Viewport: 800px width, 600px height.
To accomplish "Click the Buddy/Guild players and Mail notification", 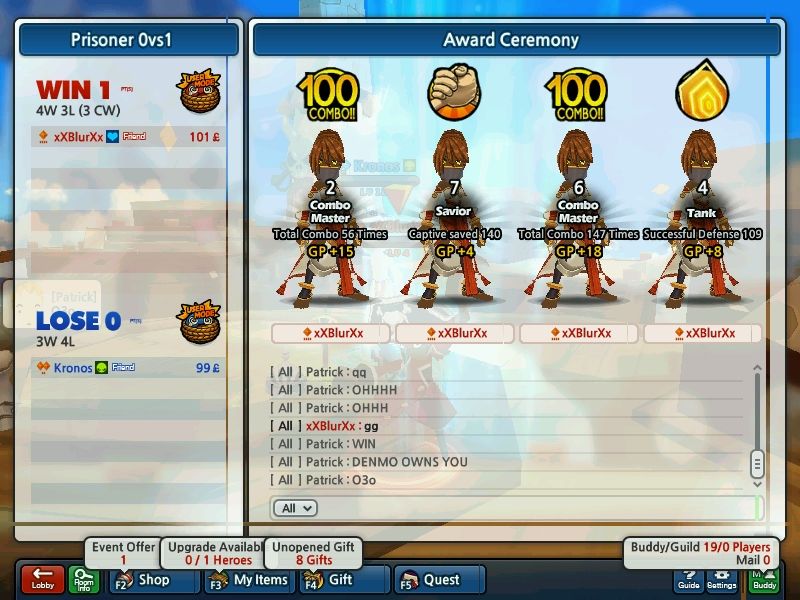I will (700, 553).
